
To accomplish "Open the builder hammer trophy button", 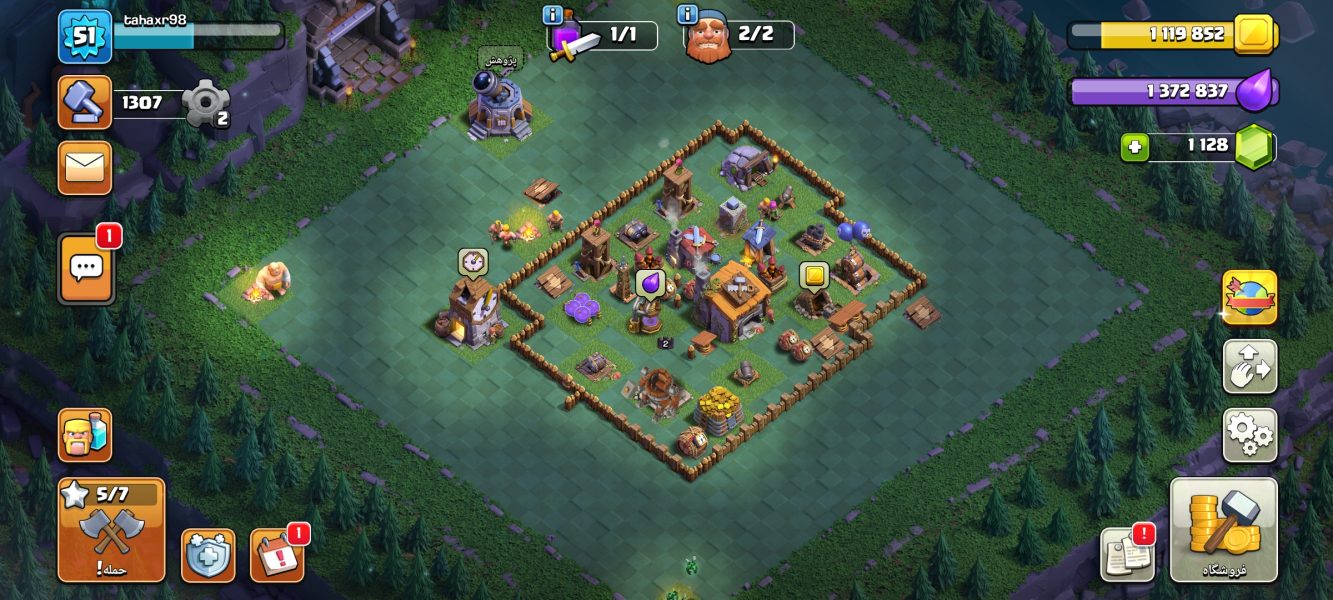I will point(85,102).
